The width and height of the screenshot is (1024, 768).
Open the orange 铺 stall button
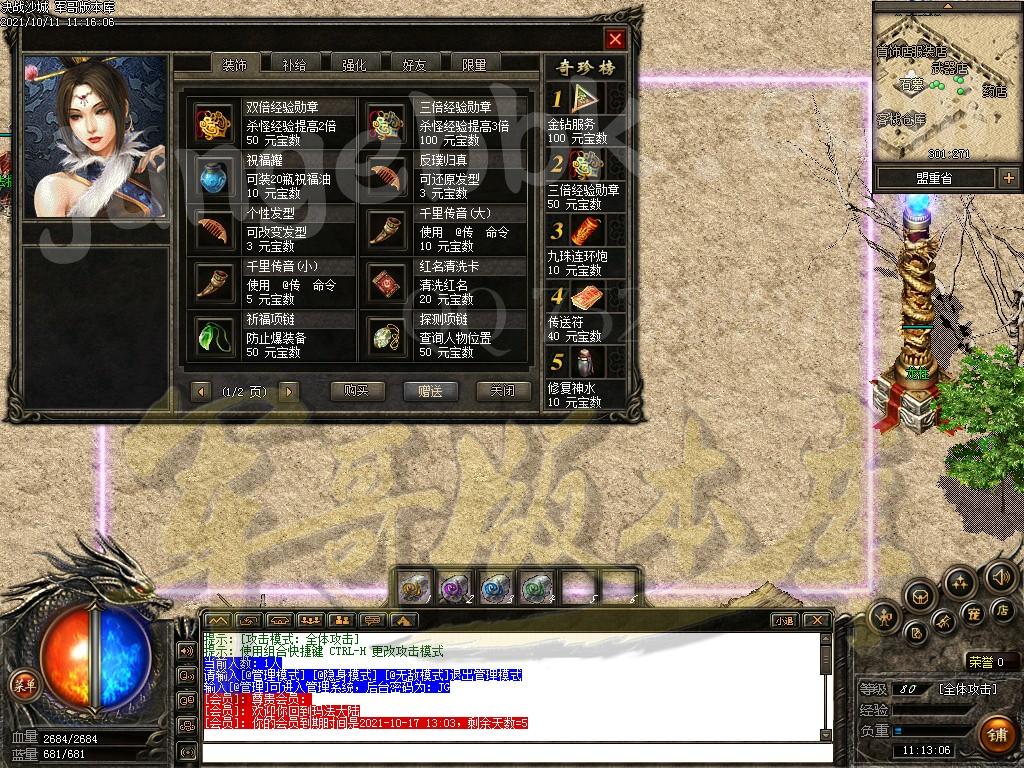996,735
